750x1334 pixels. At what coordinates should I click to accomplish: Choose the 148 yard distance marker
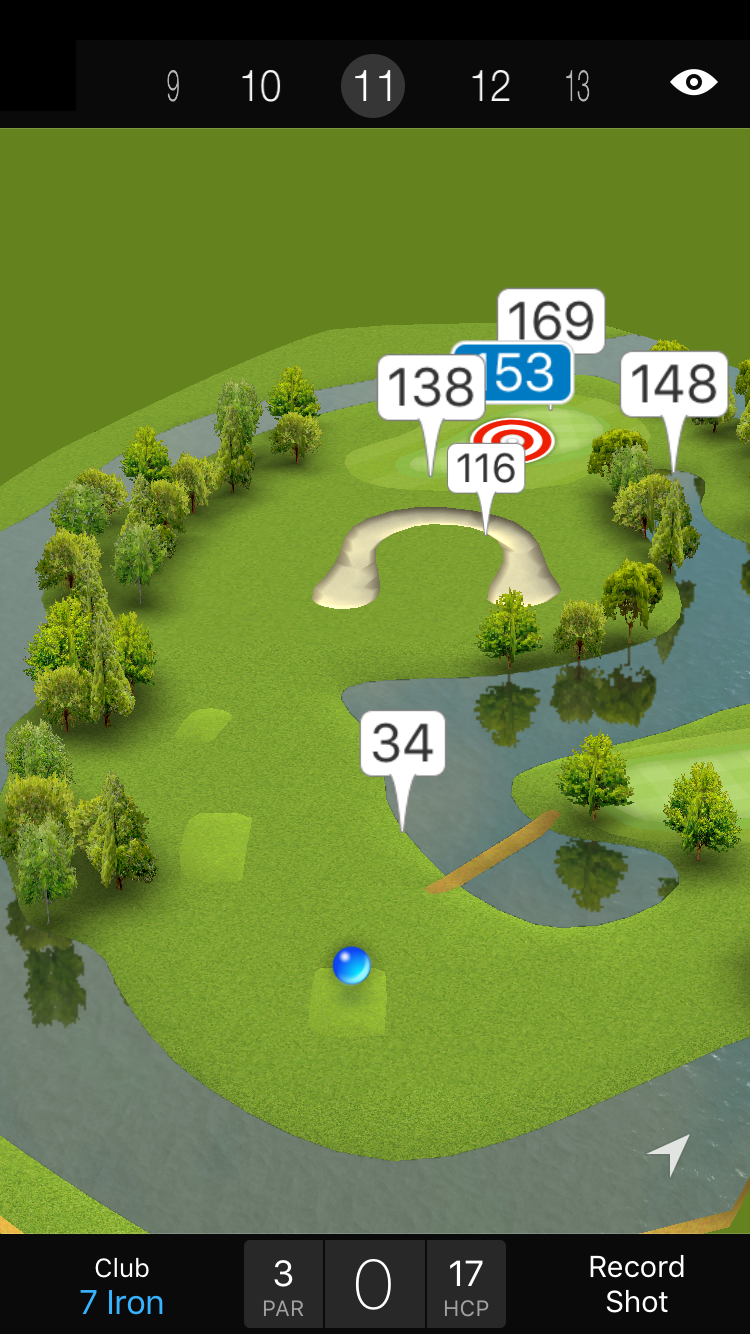pyautogui.click(x=674, y=384)
